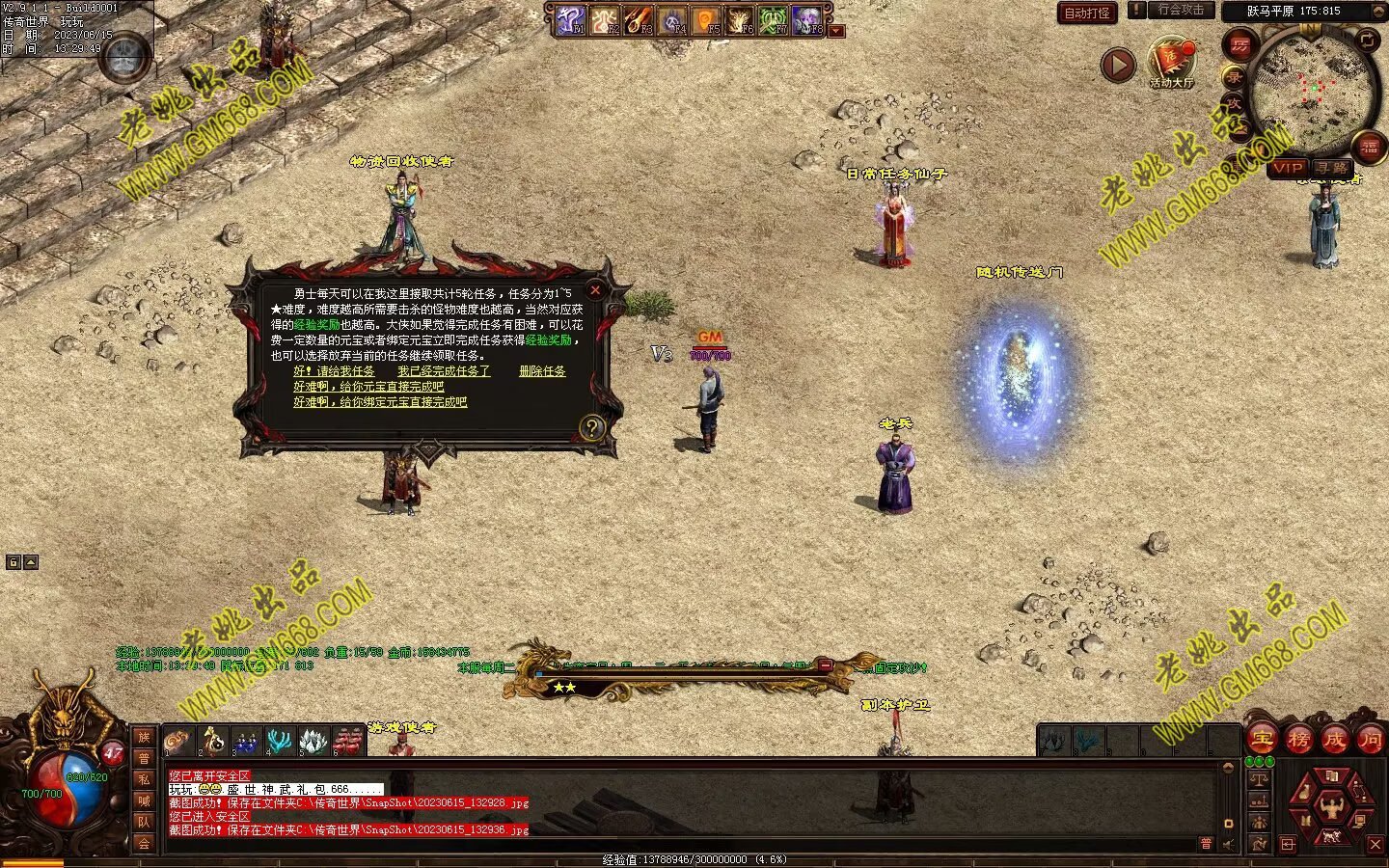1389x868 pixels.
Task: Open the VIP button below the minimap
Action: tap(1287, 168)
